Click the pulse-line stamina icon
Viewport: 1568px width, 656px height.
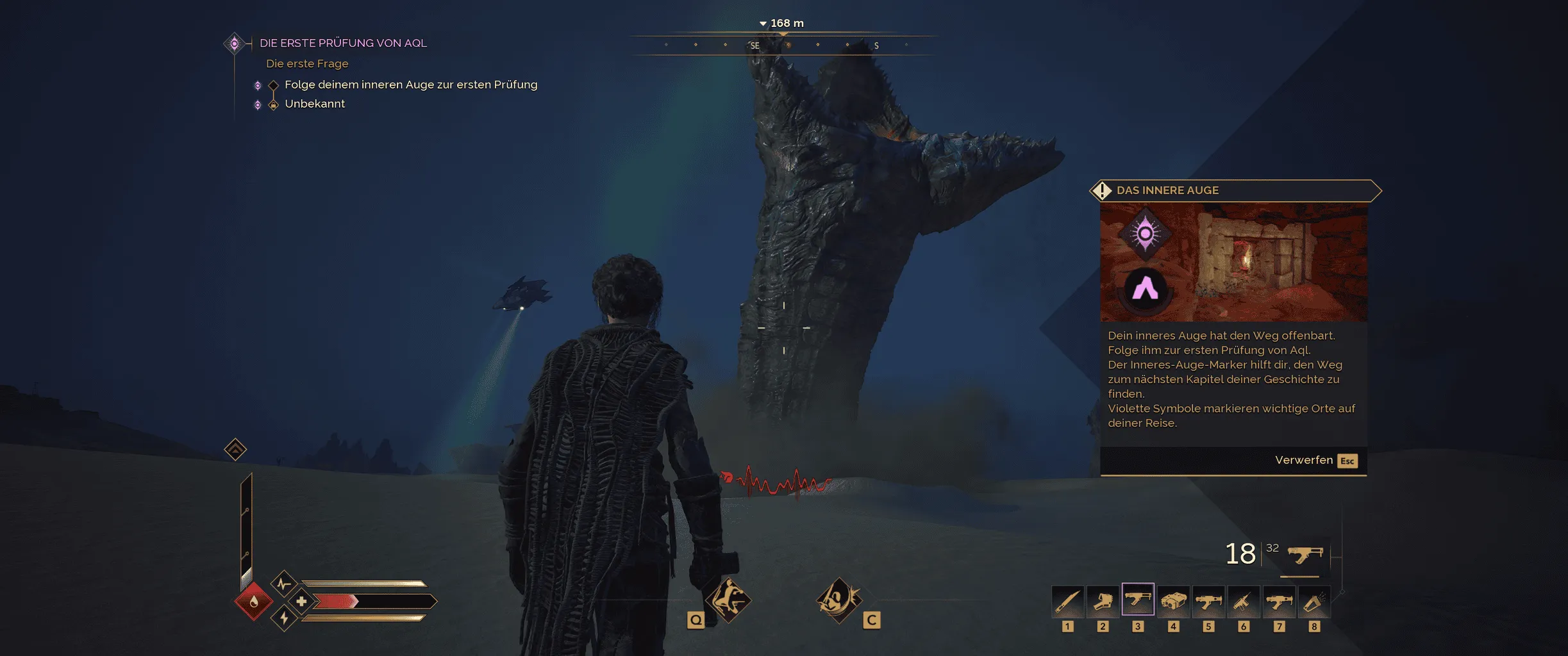(x=283, y=584)
